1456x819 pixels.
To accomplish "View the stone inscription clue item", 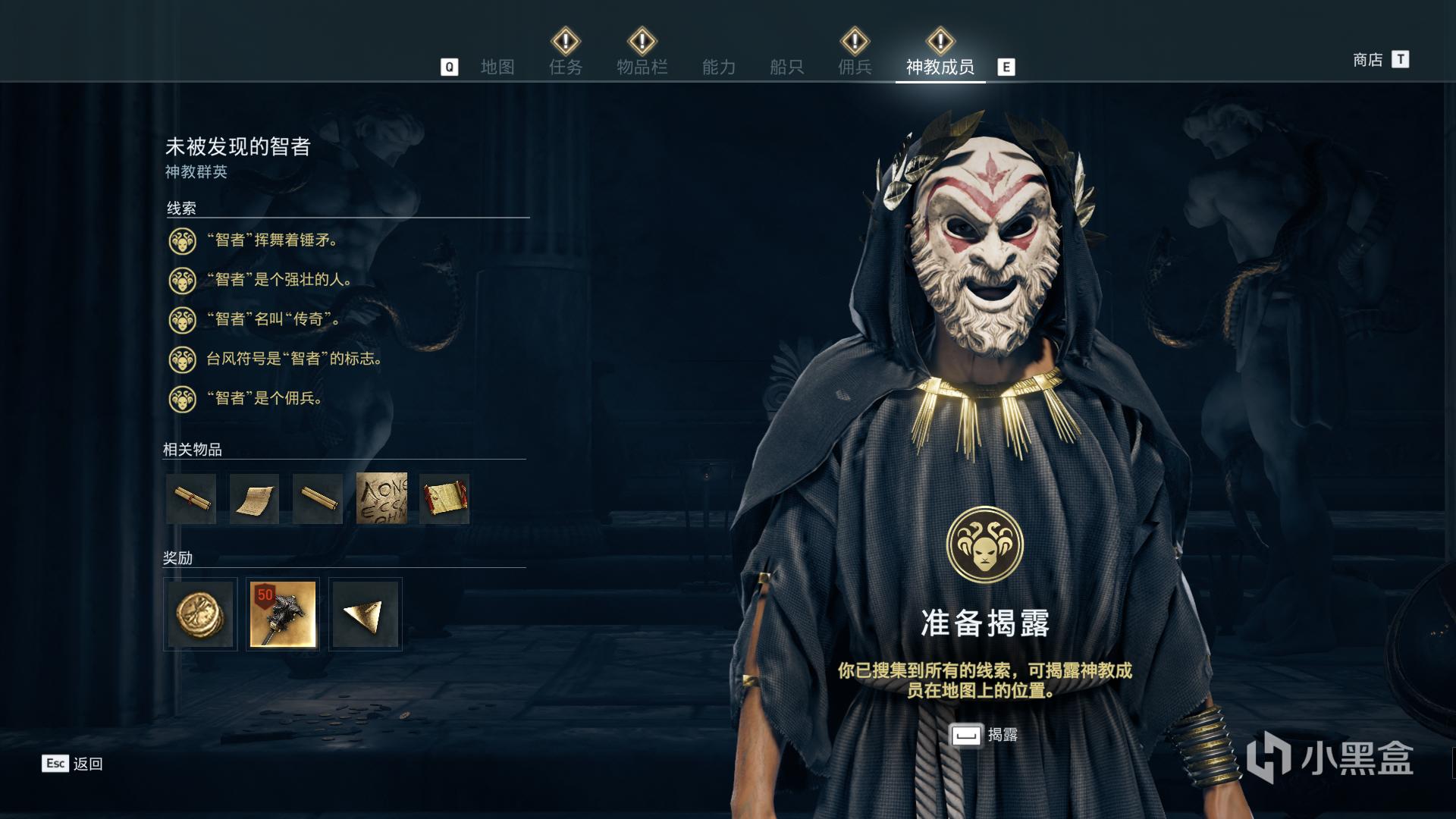I will (381, 498).
